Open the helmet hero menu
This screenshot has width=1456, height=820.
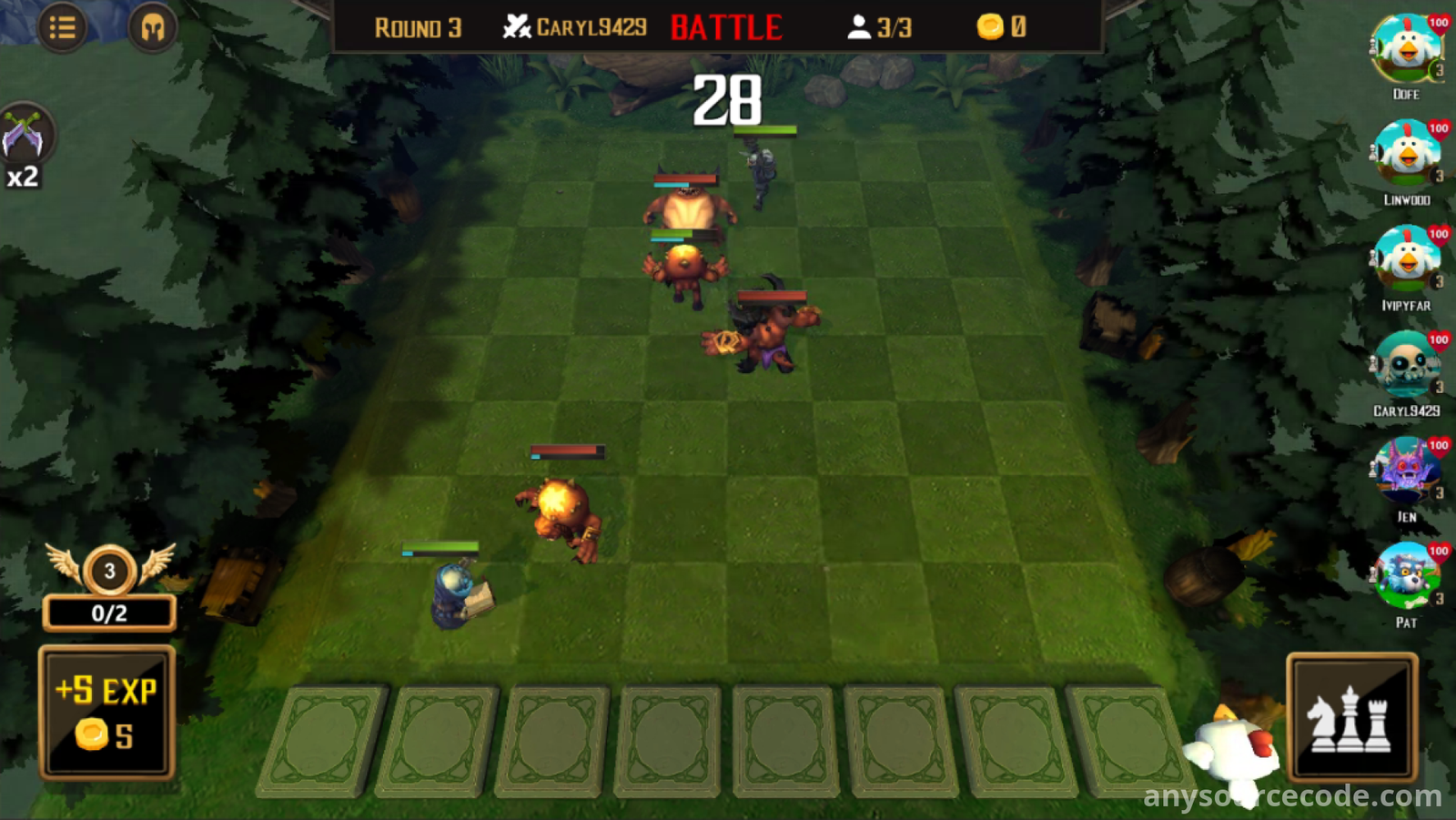point(152,28)
